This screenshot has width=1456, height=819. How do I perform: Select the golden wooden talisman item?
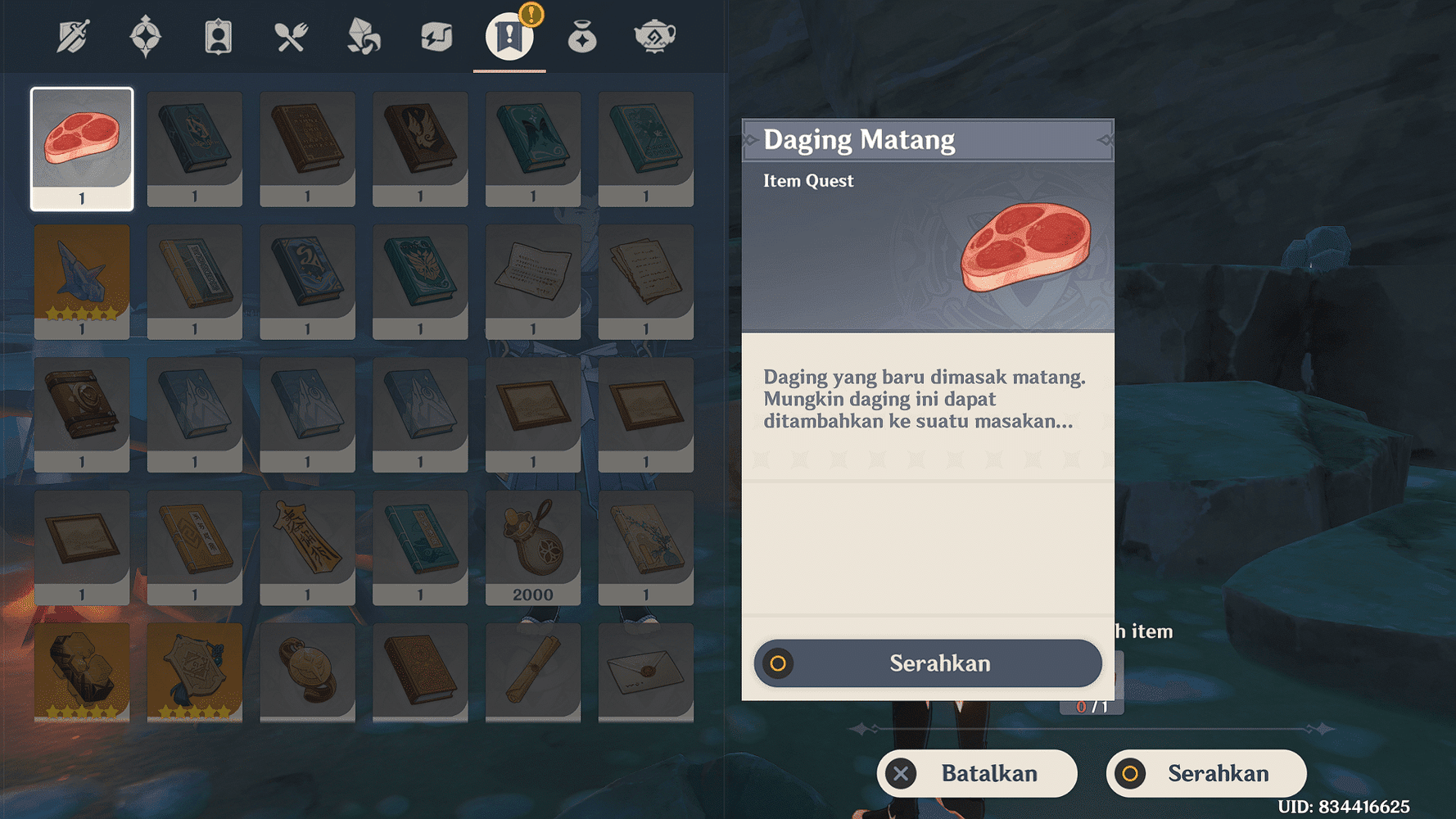307,546
